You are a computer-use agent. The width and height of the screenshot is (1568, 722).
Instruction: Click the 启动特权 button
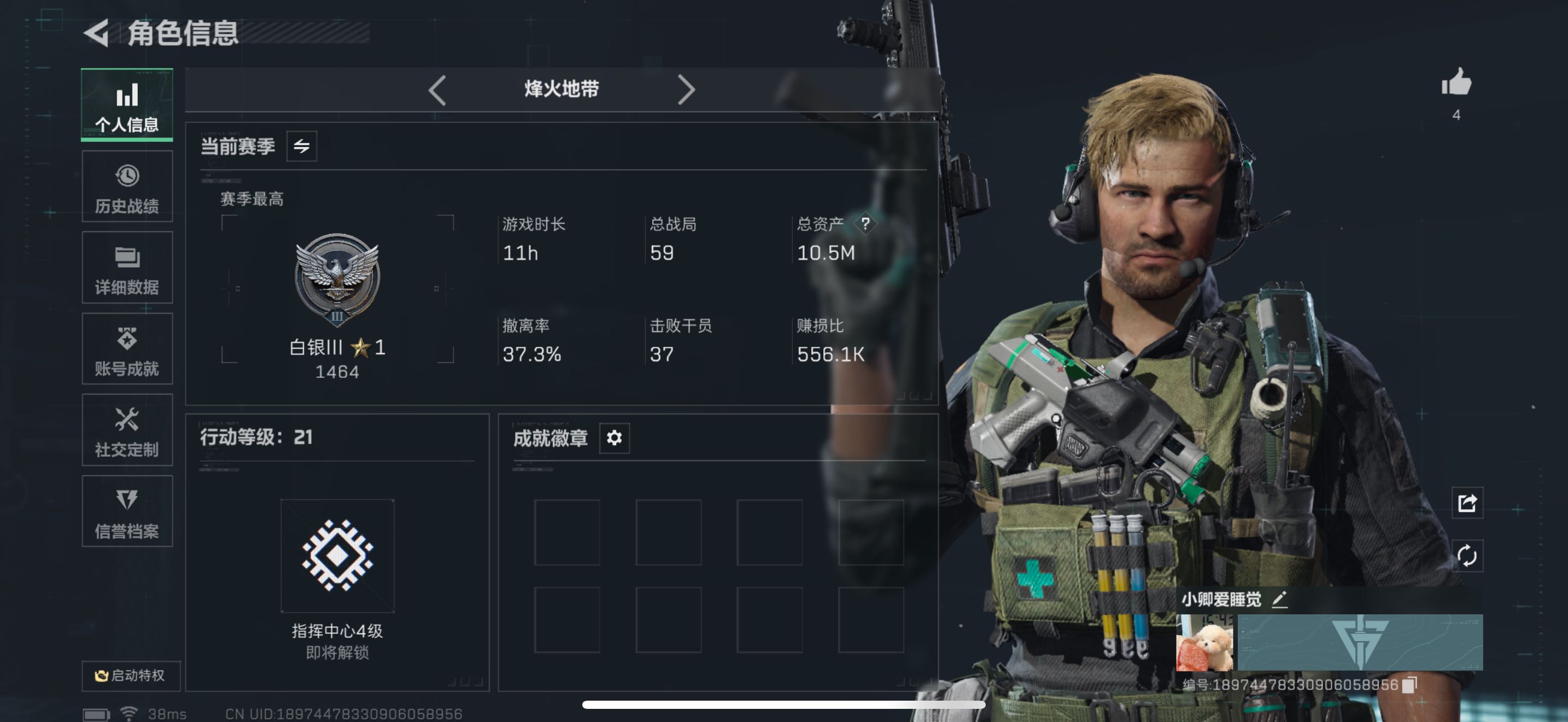pos(130,675)
